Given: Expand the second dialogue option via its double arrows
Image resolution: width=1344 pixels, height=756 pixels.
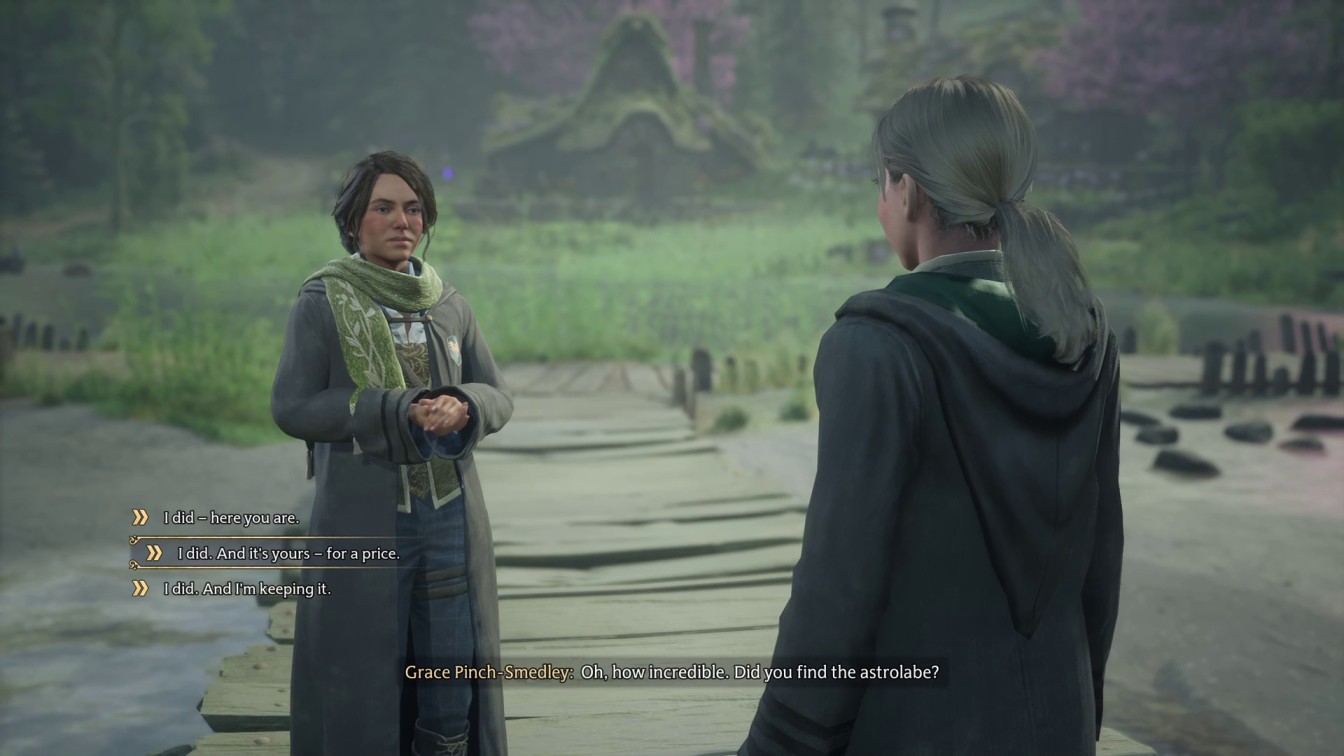Looking at the screenshot, I should tap(154, 553).
